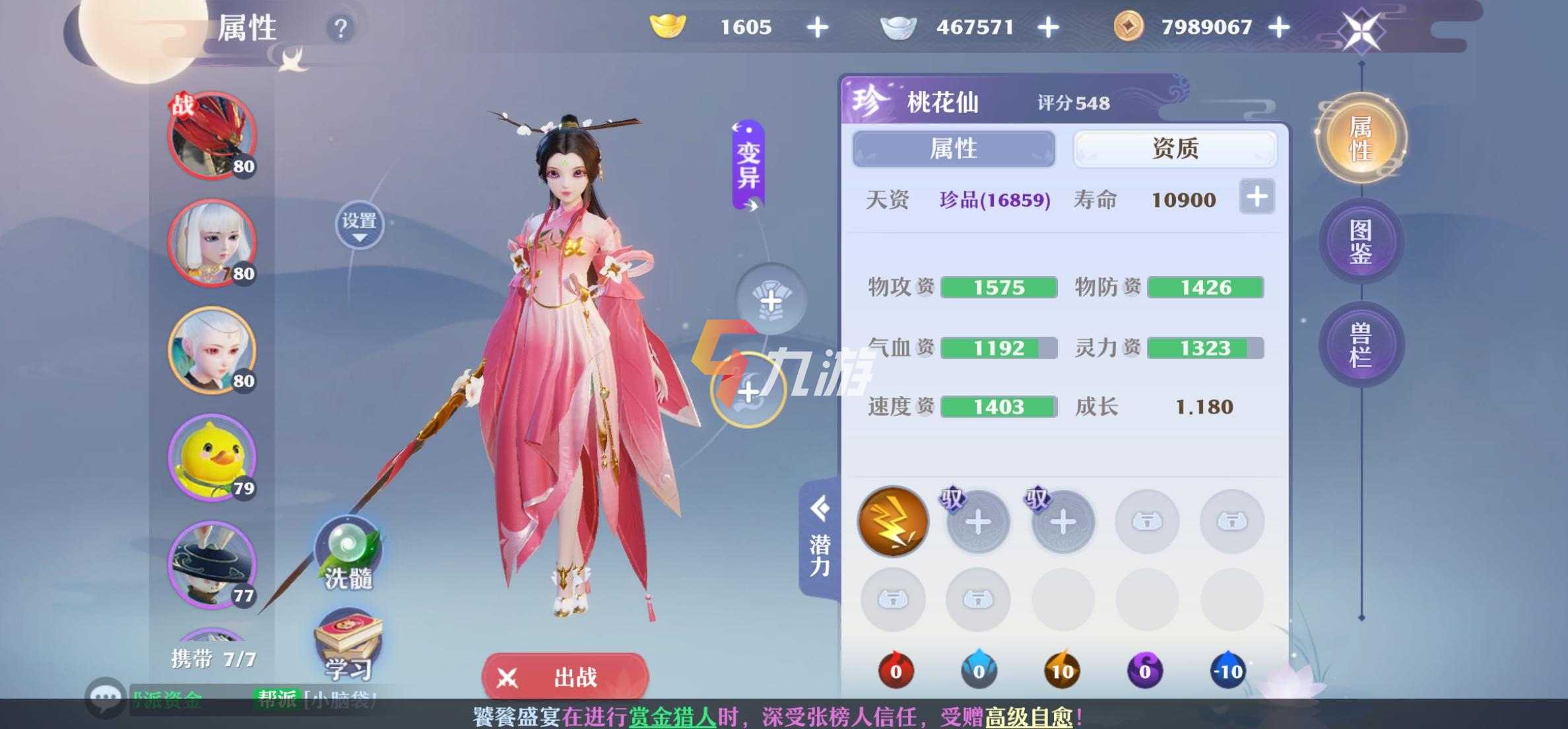This screenshot has width=1568, height=729.
Task: Open the 兽栏 side menu
Action: [1361, 345]
